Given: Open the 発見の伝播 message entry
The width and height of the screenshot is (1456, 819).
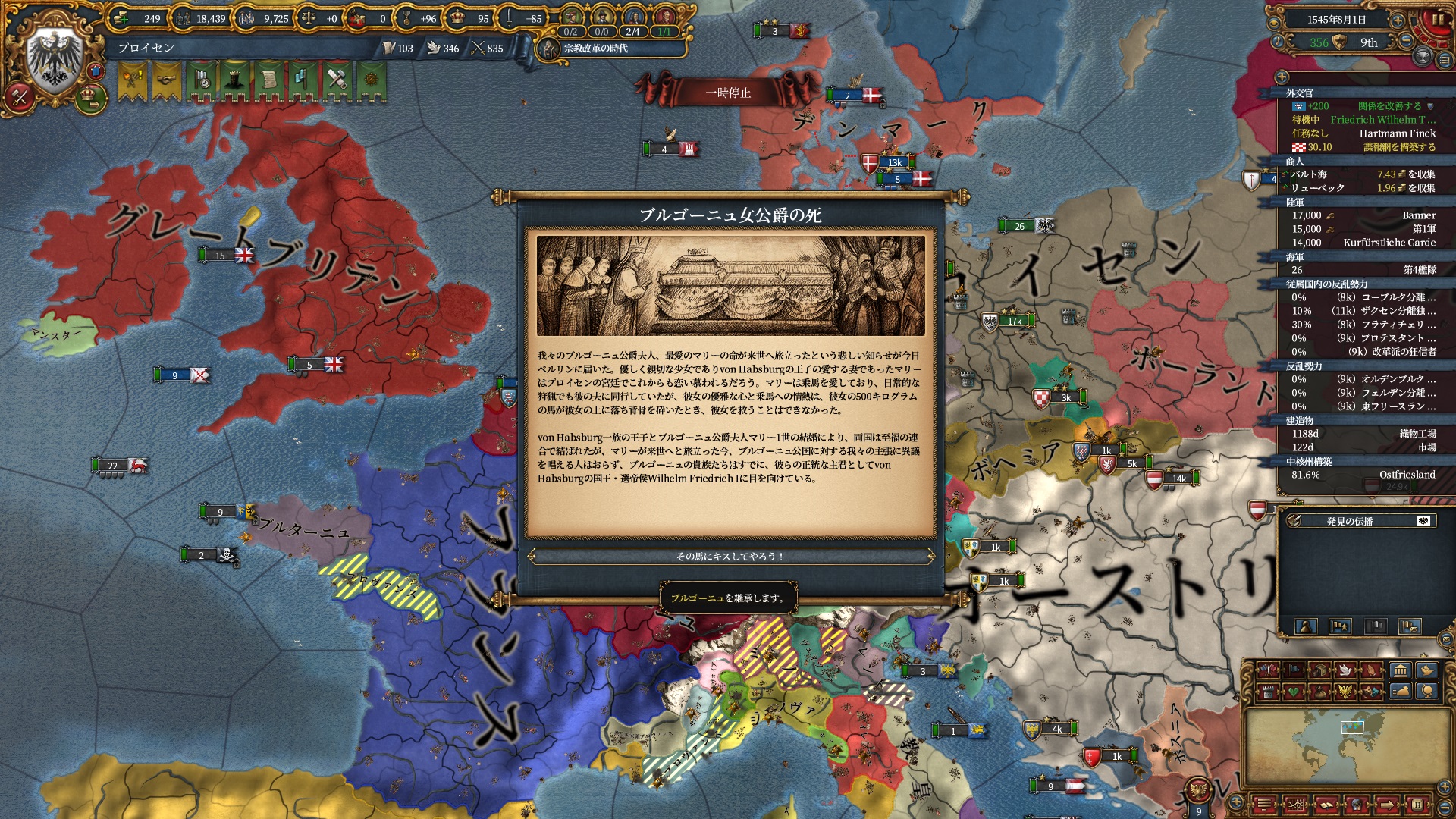Looking at the screenshot, I should point(1349,521).
